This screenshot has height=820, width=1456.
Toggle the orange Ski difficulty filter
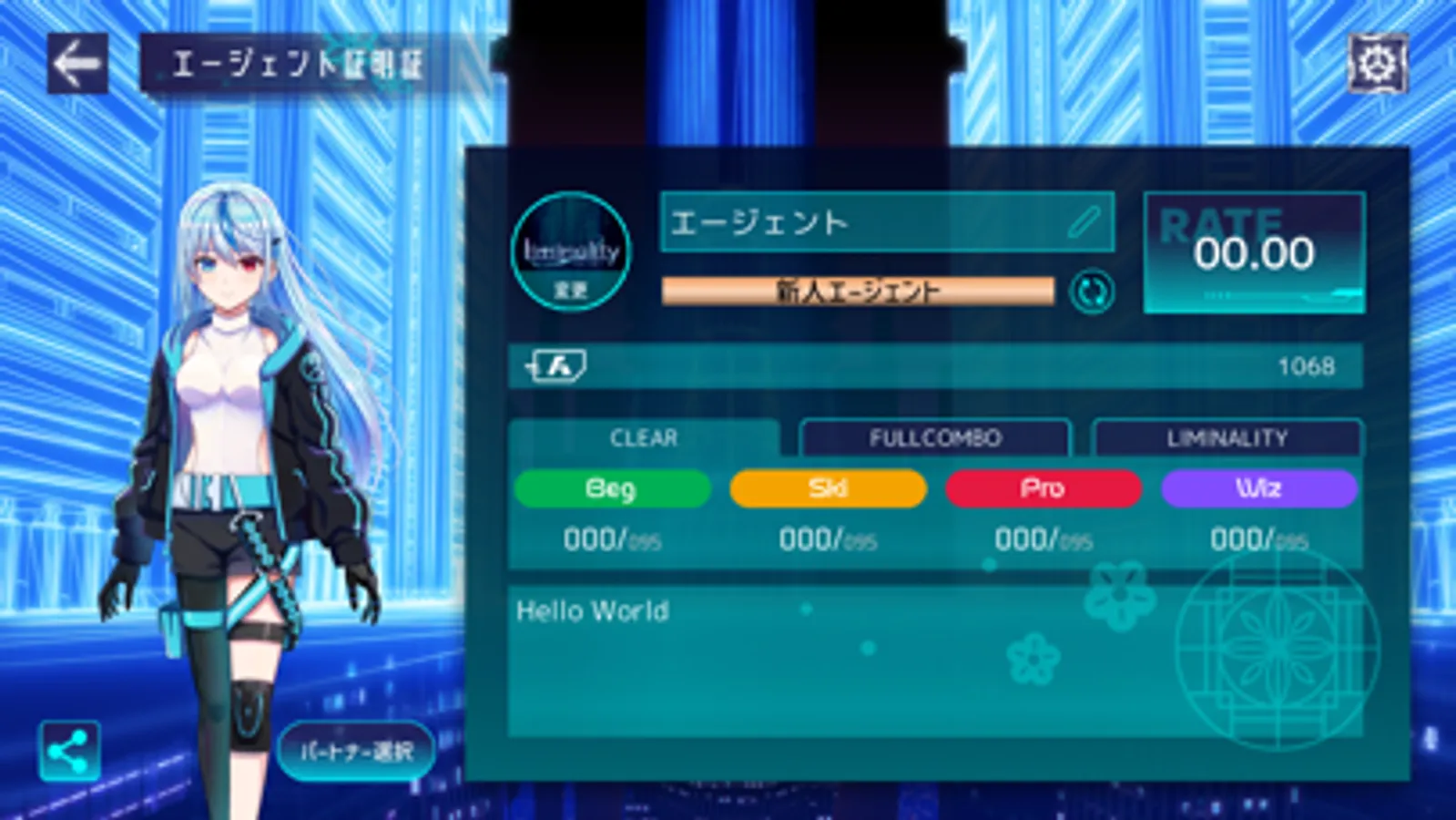click(828, 488)
